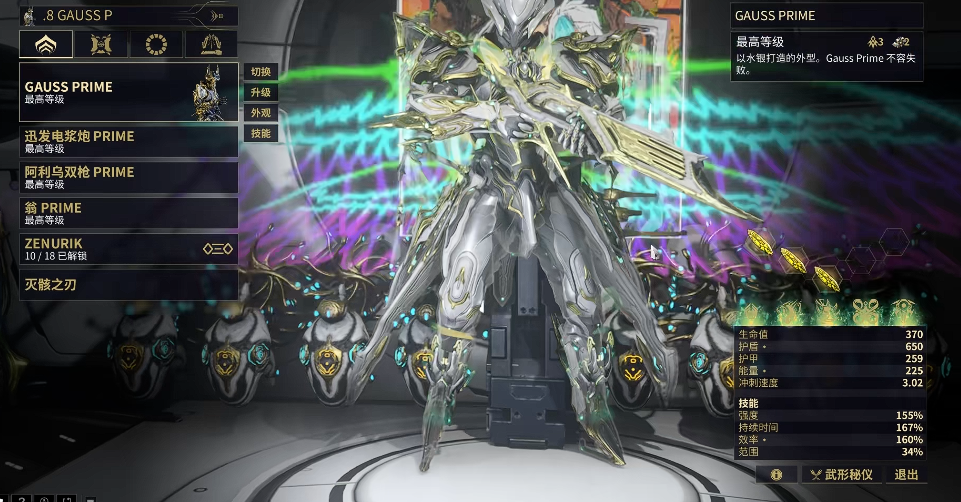
Task: Switch to the fourth arsenal category tab
Action: 210,44
